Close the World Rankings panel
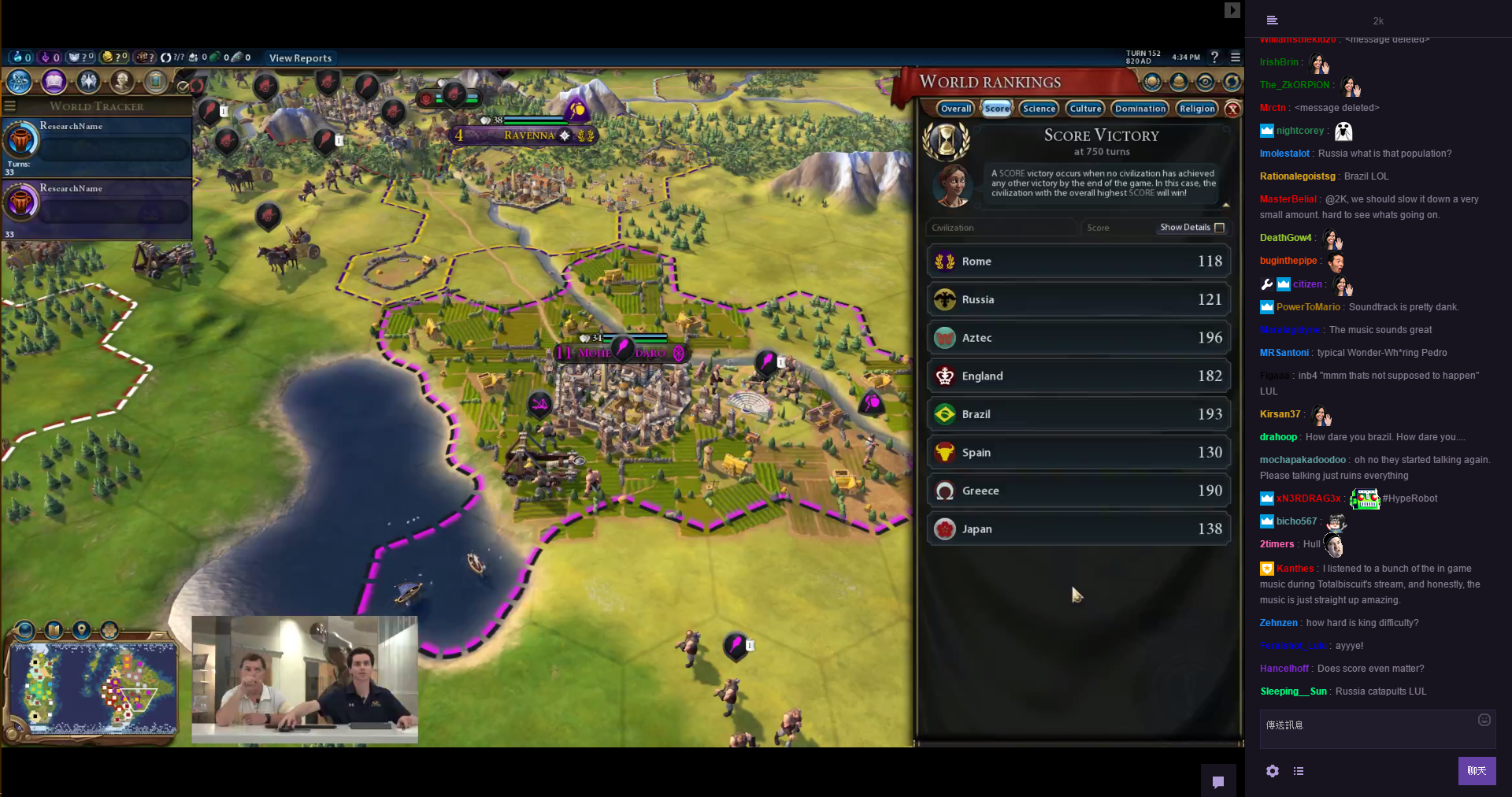 [1233, 109]
